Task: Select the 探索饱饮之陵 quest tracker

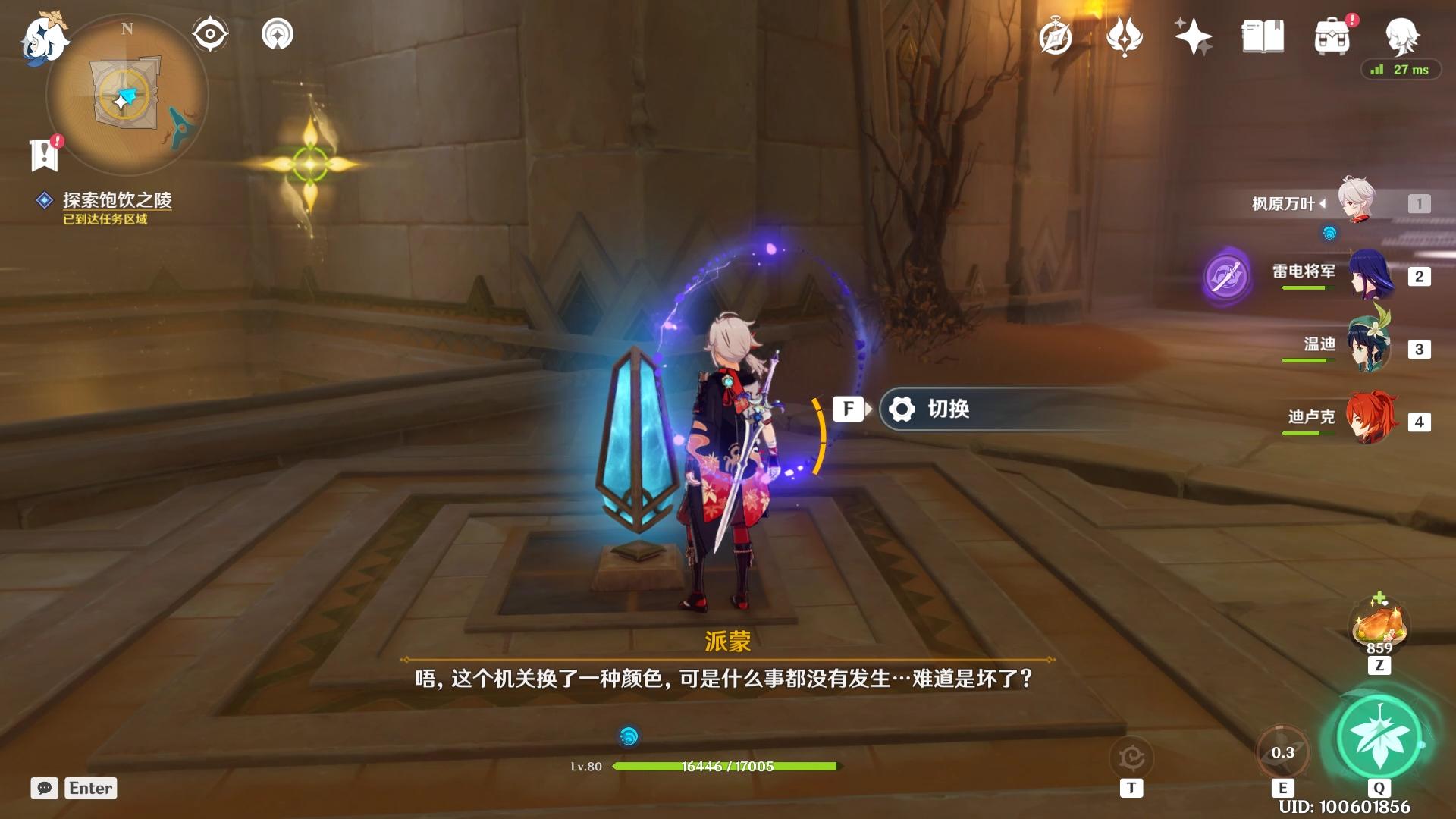Action: [x=117, y=200]
